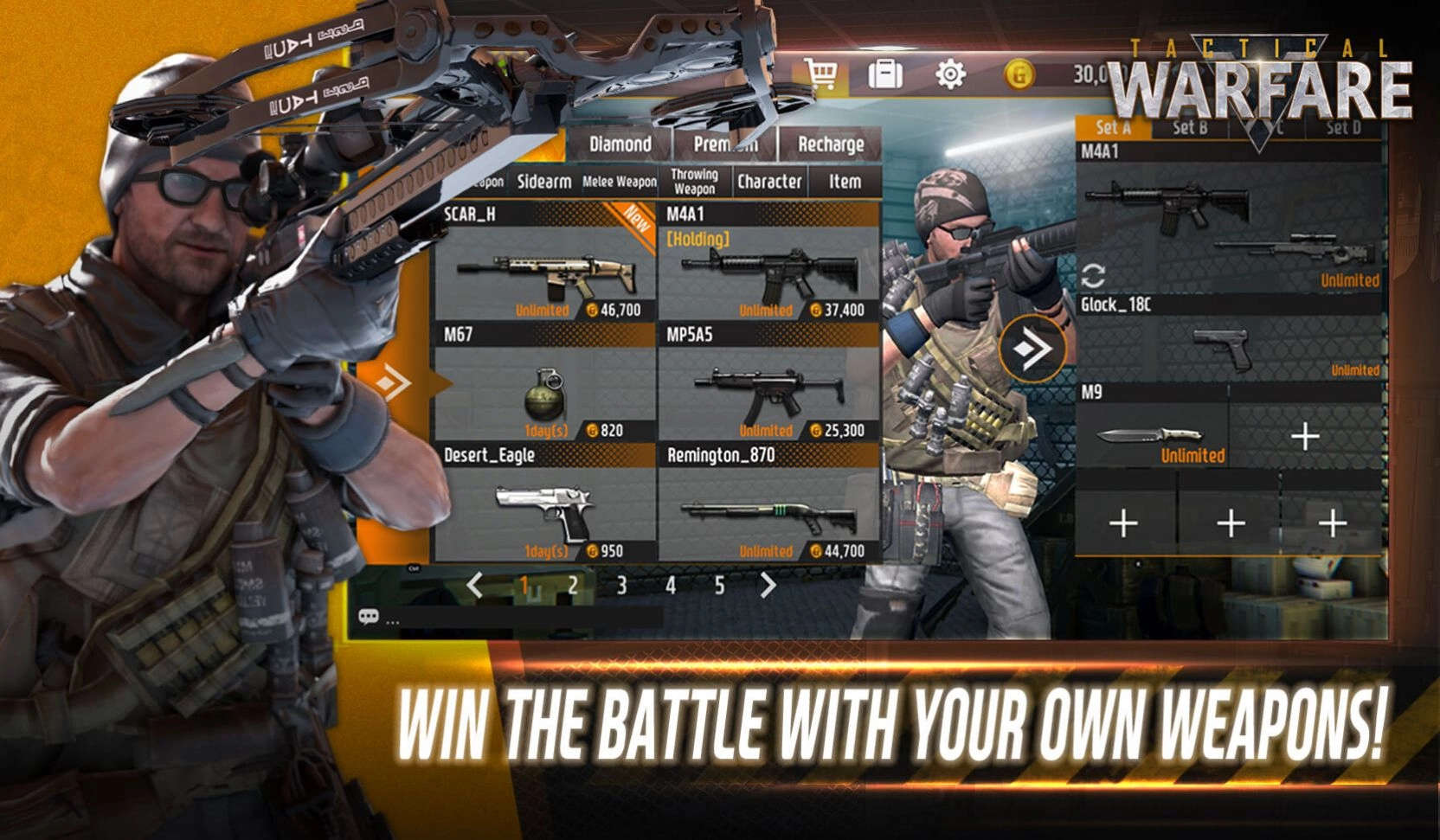
Task: Open the inventory bag icon
Action: click(886, 74)
